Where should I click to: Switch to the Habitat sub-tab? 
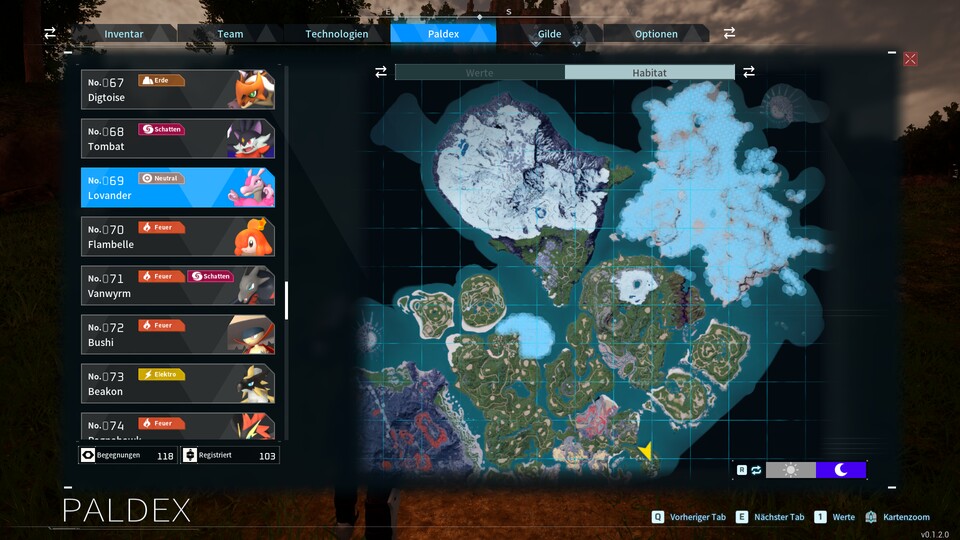[x=649, y=73]
